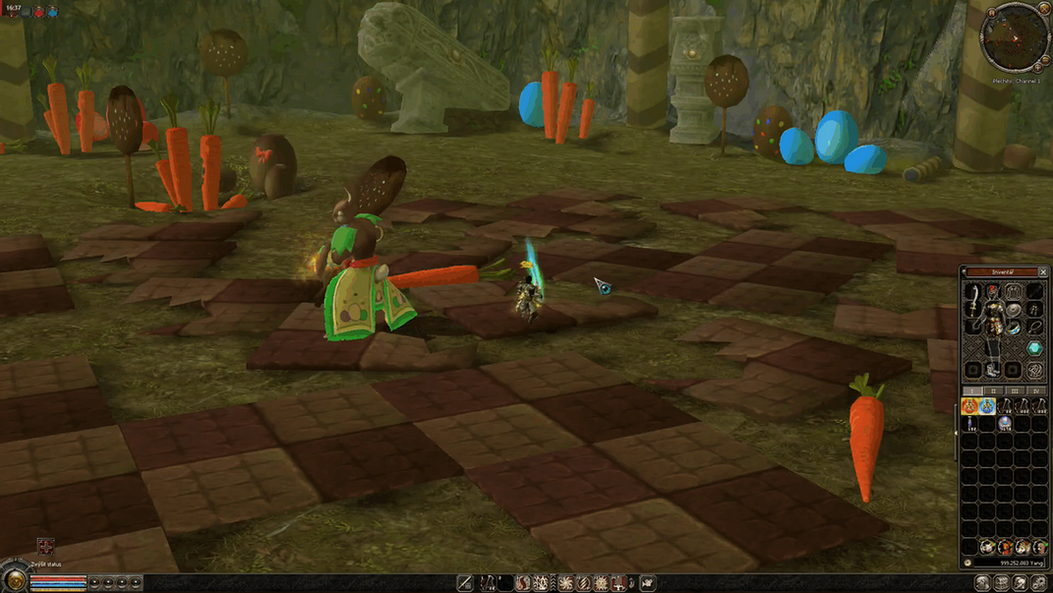
Task: Open inventory page III
Action: [1015, 391]
